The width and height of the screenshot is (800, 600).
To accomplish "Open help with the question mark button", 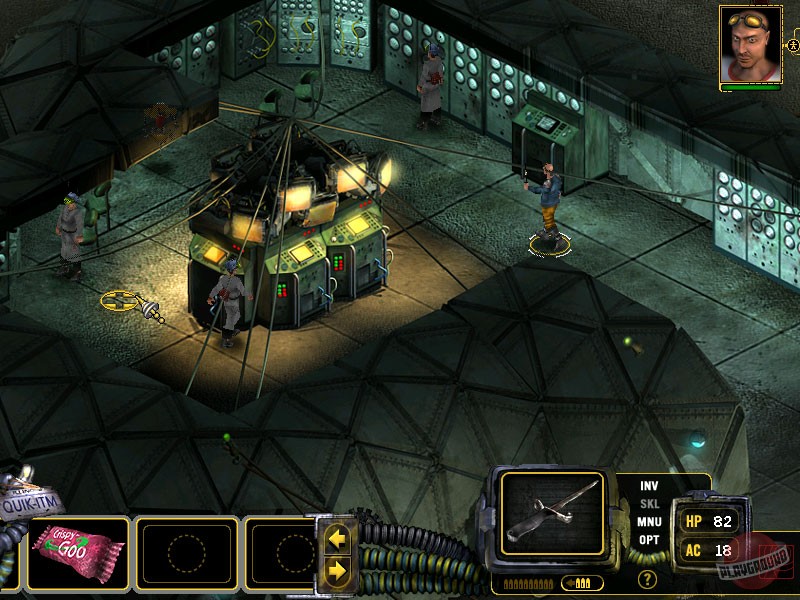I will pyautogui.click(x=647, y=579).
